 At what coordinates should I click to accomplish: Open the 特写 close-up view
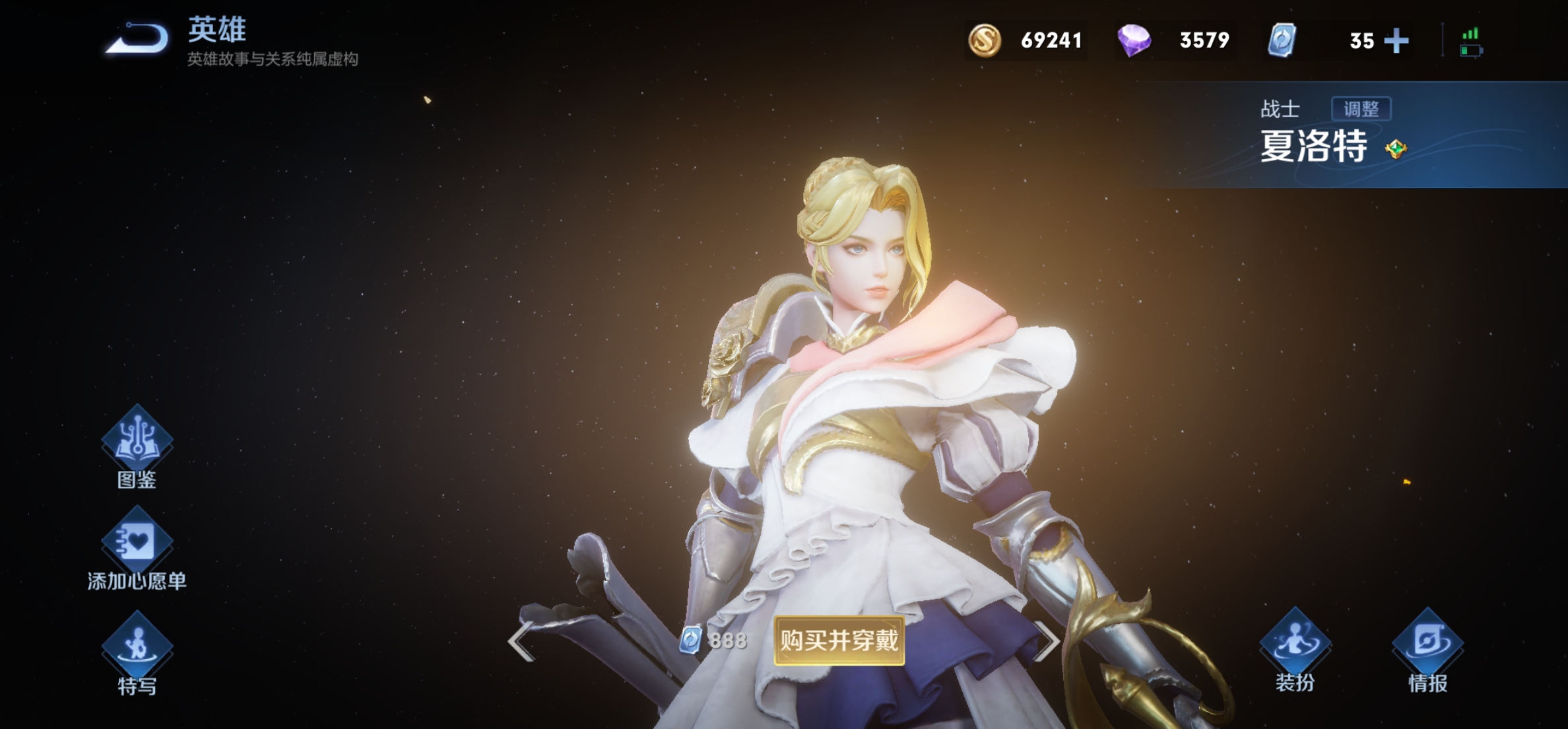coord(137,646)
